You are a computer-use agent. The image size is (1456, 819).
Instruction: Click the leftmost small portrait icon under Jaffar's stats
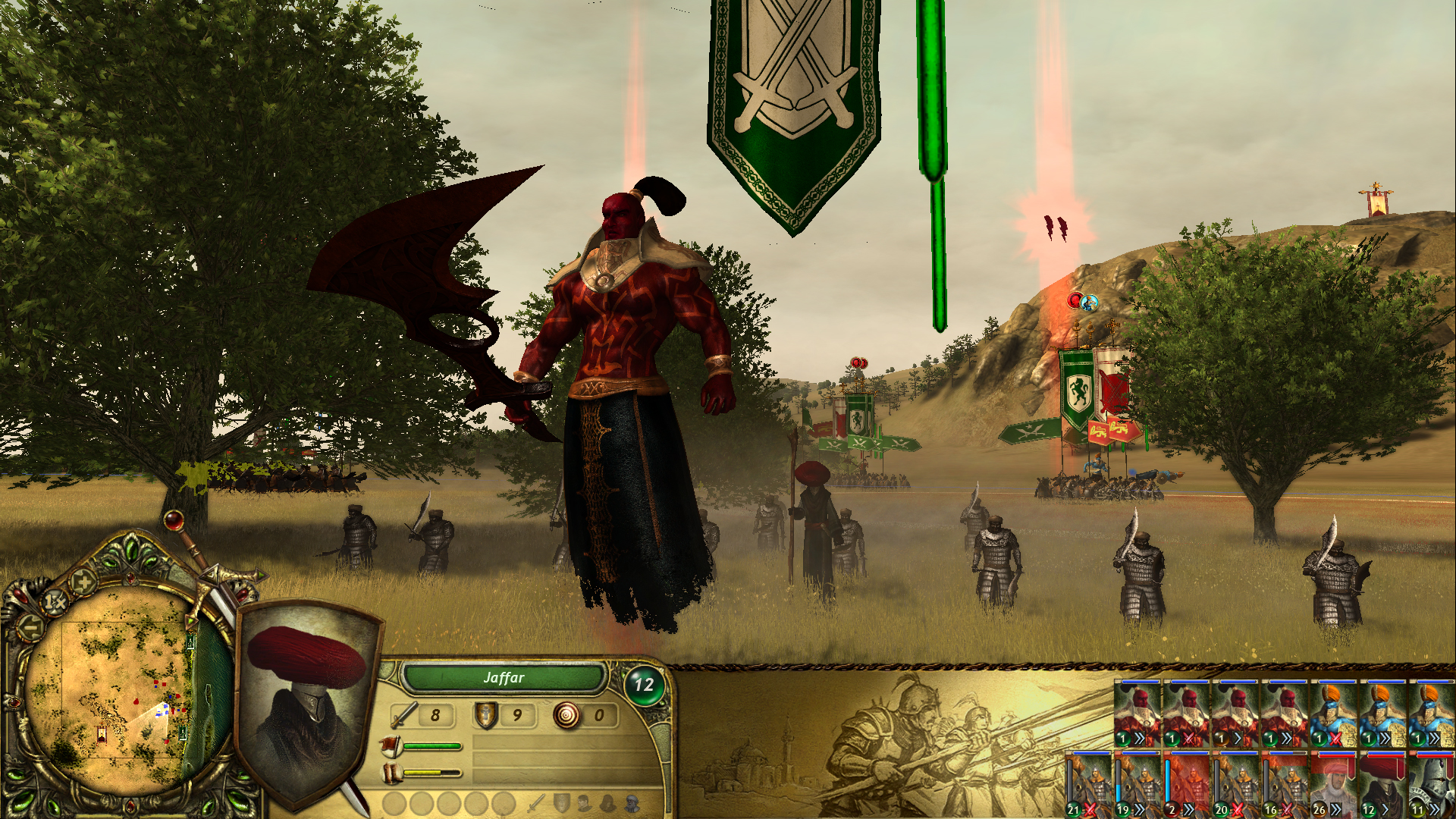click(x=583, y=804)
